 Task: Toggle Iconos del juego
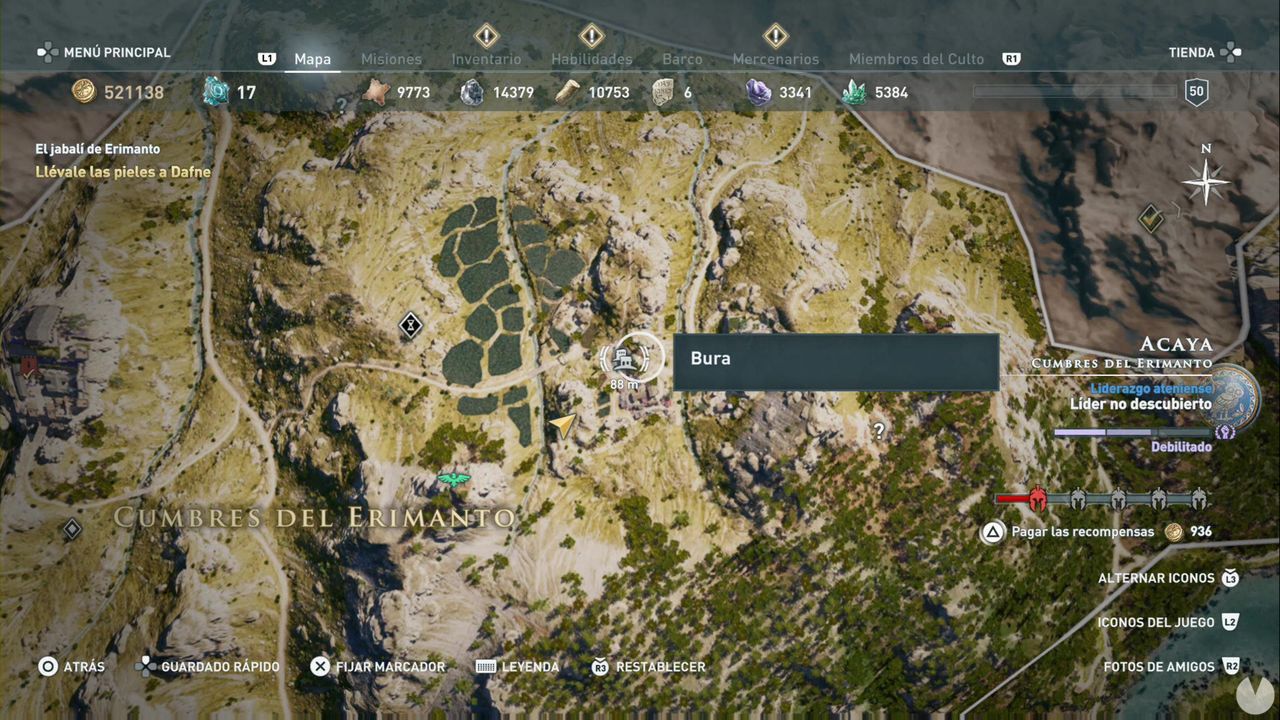click(1156, 622)
